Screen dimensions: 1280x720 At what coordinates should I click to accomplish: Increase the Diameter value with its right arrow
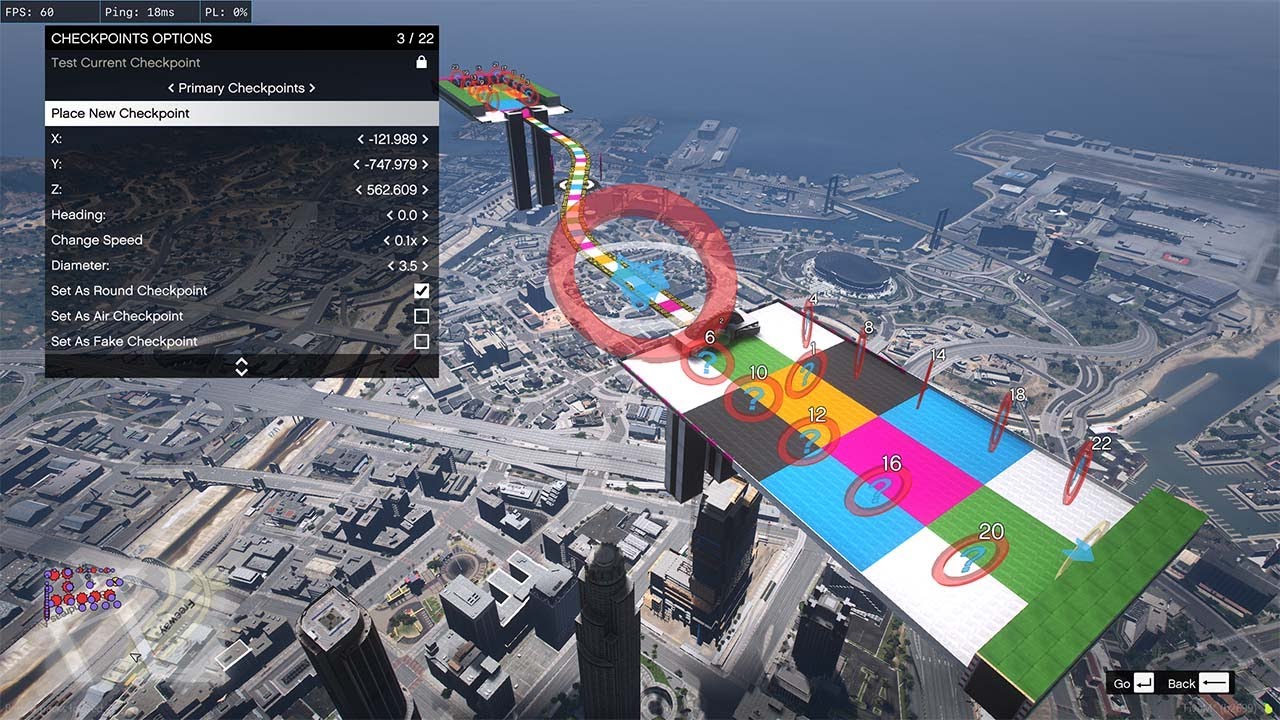[x=425, y=265]
